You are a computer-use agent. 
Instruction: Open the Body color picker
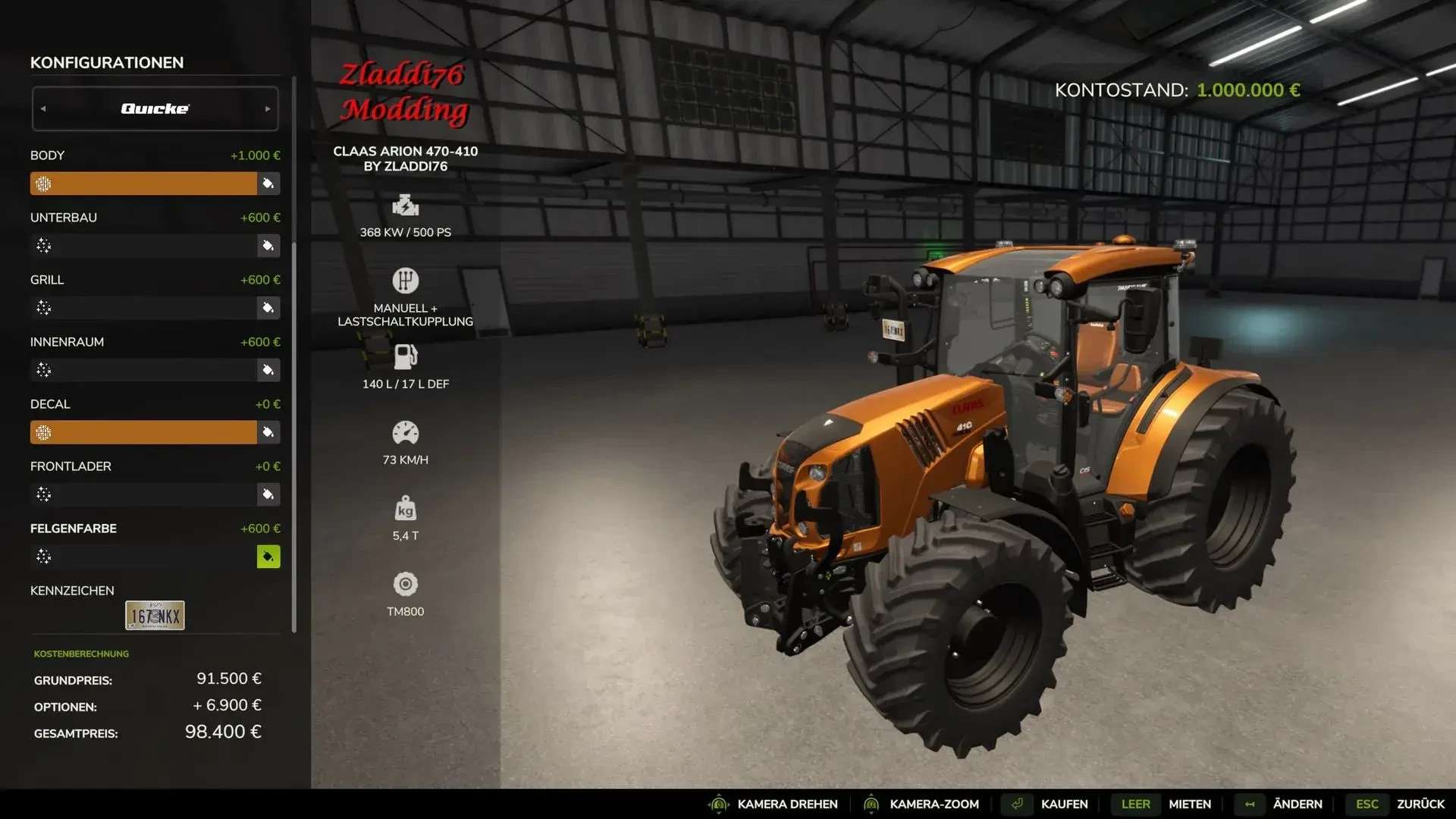[268, 184]
